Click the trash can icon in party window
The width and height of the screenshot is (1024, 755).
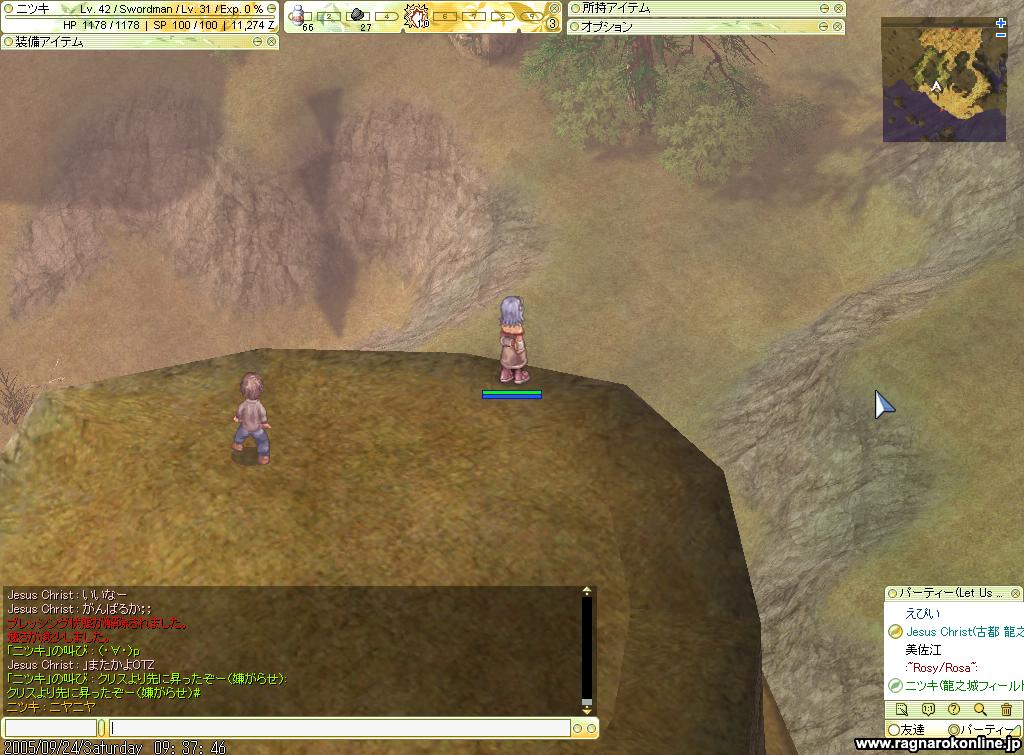click(1006, 710)
